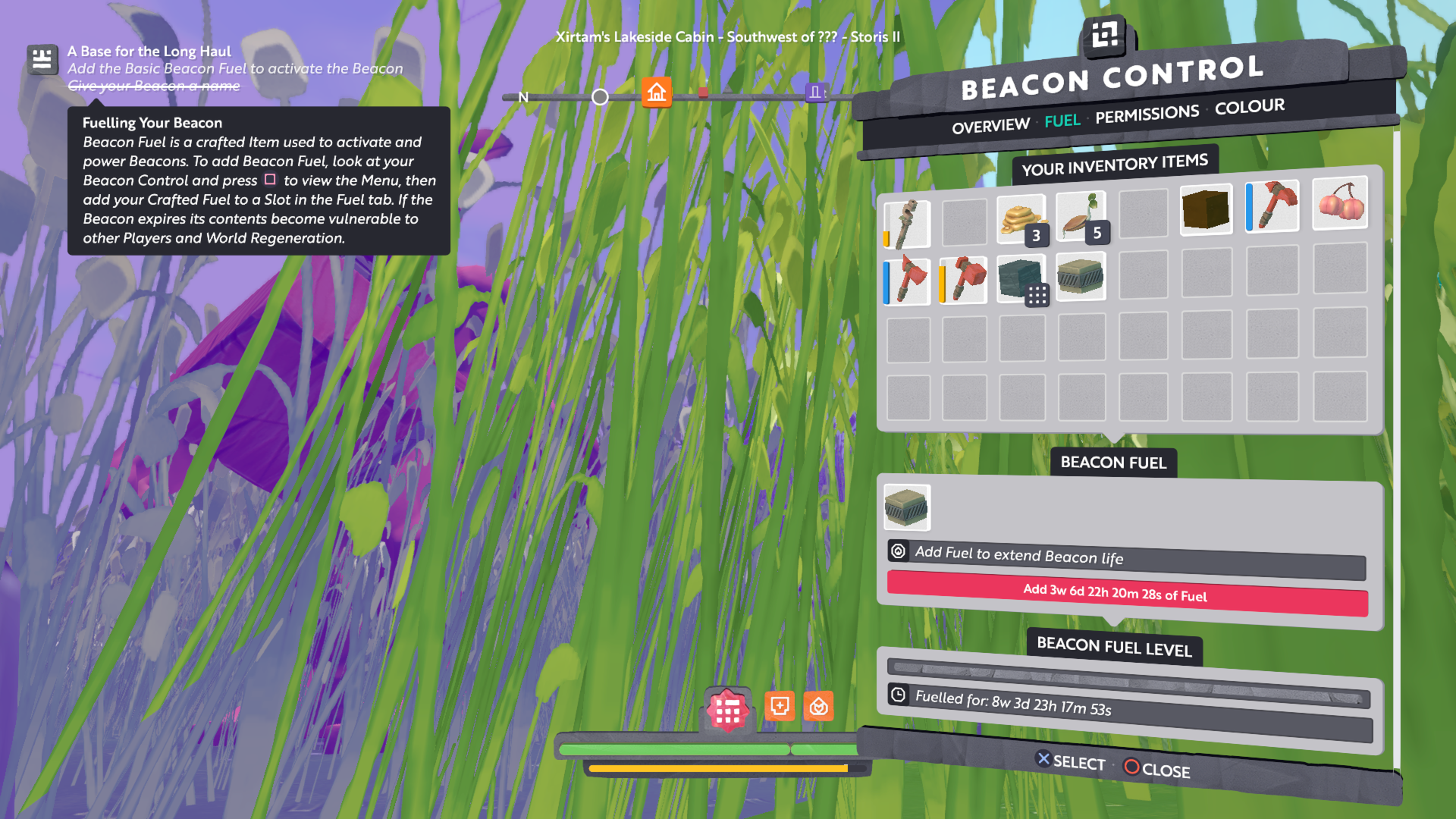Open the objective tracker icon beside quest title
Image resolution: width=1456 pixels, height=819 pixels.
coord(42,59)
